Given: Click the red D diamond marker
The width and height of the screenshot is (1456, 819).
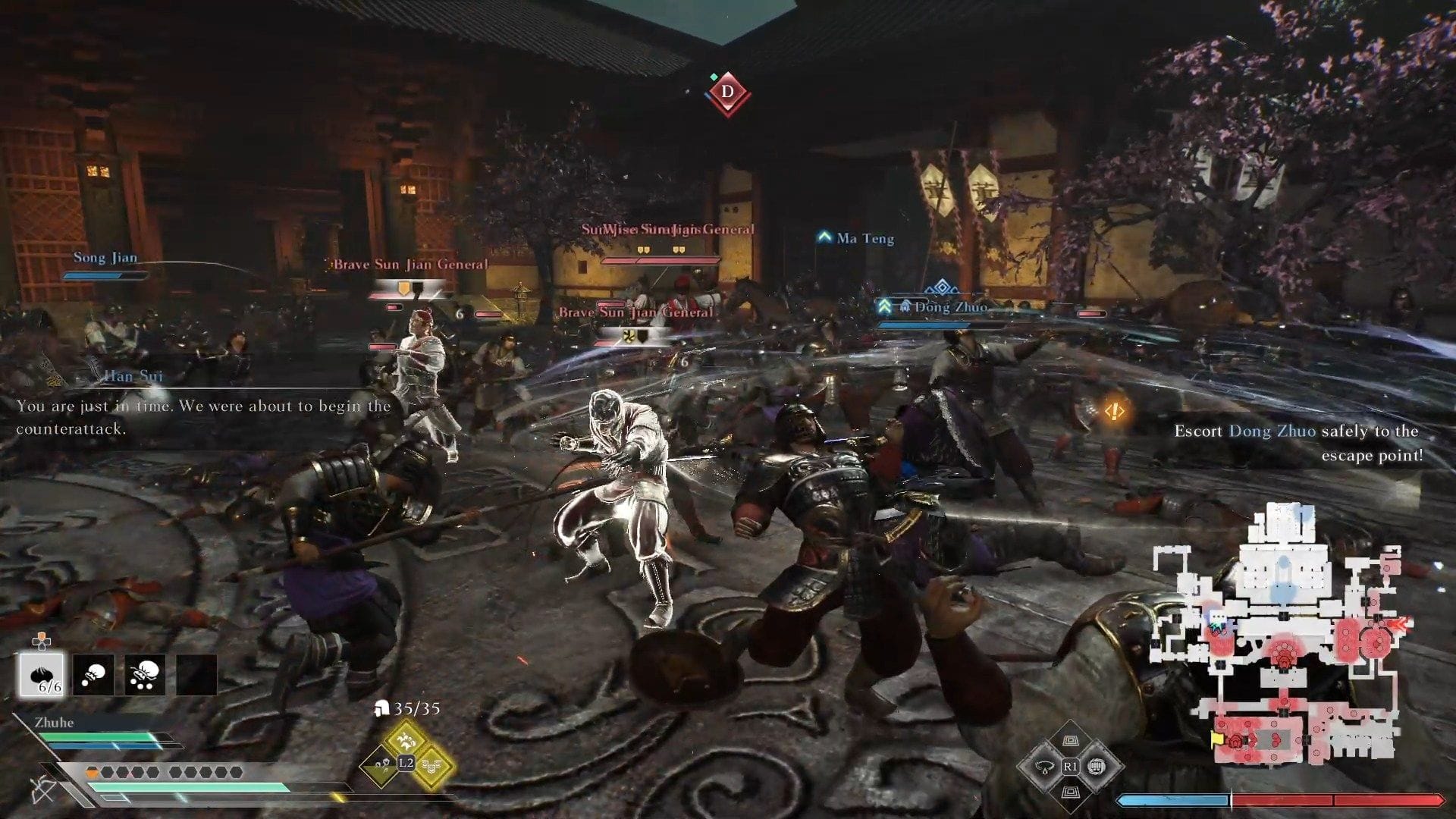Looking at the screenshot, I should coord(727,93).
